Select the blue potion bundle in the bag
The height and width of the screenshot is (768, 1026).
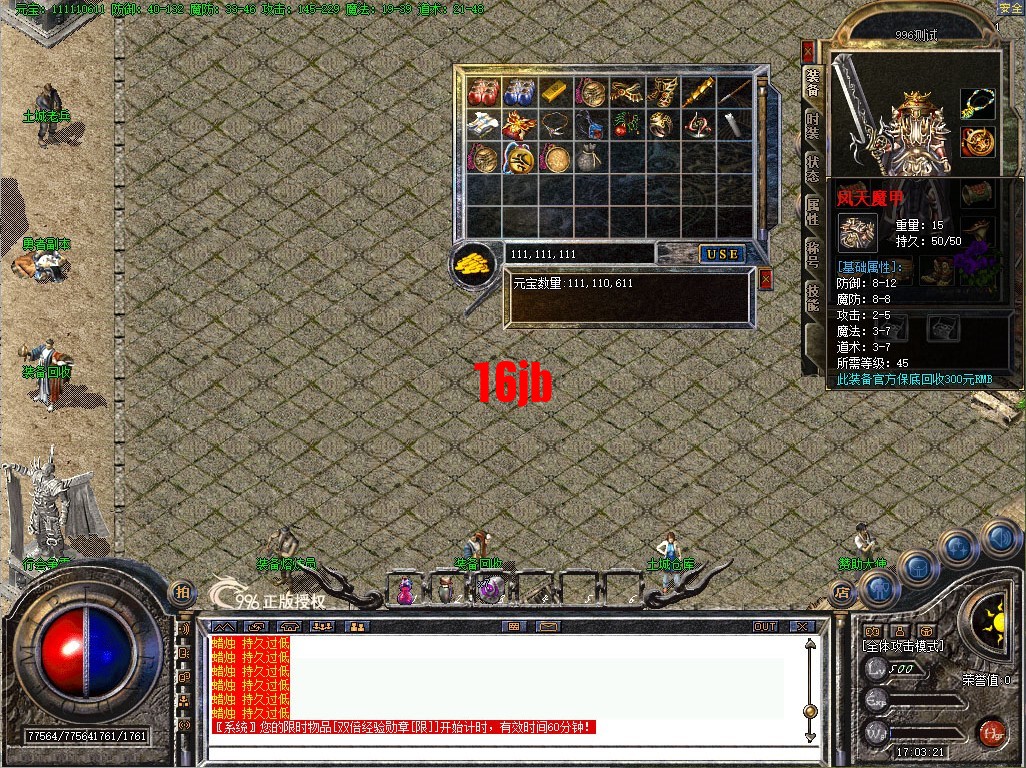518,92
